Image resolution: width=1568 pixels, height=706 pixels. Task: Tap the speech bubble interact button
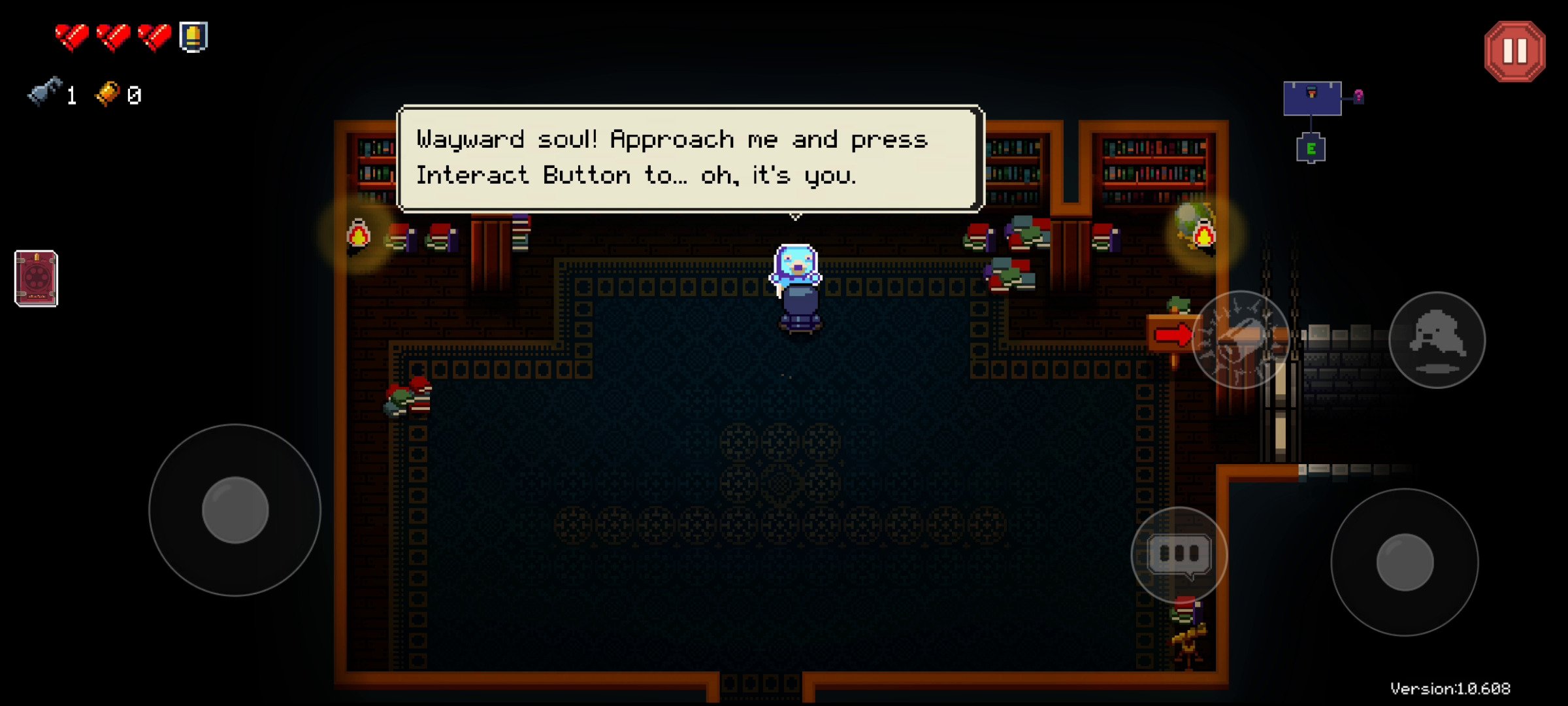pos(1179,555)
